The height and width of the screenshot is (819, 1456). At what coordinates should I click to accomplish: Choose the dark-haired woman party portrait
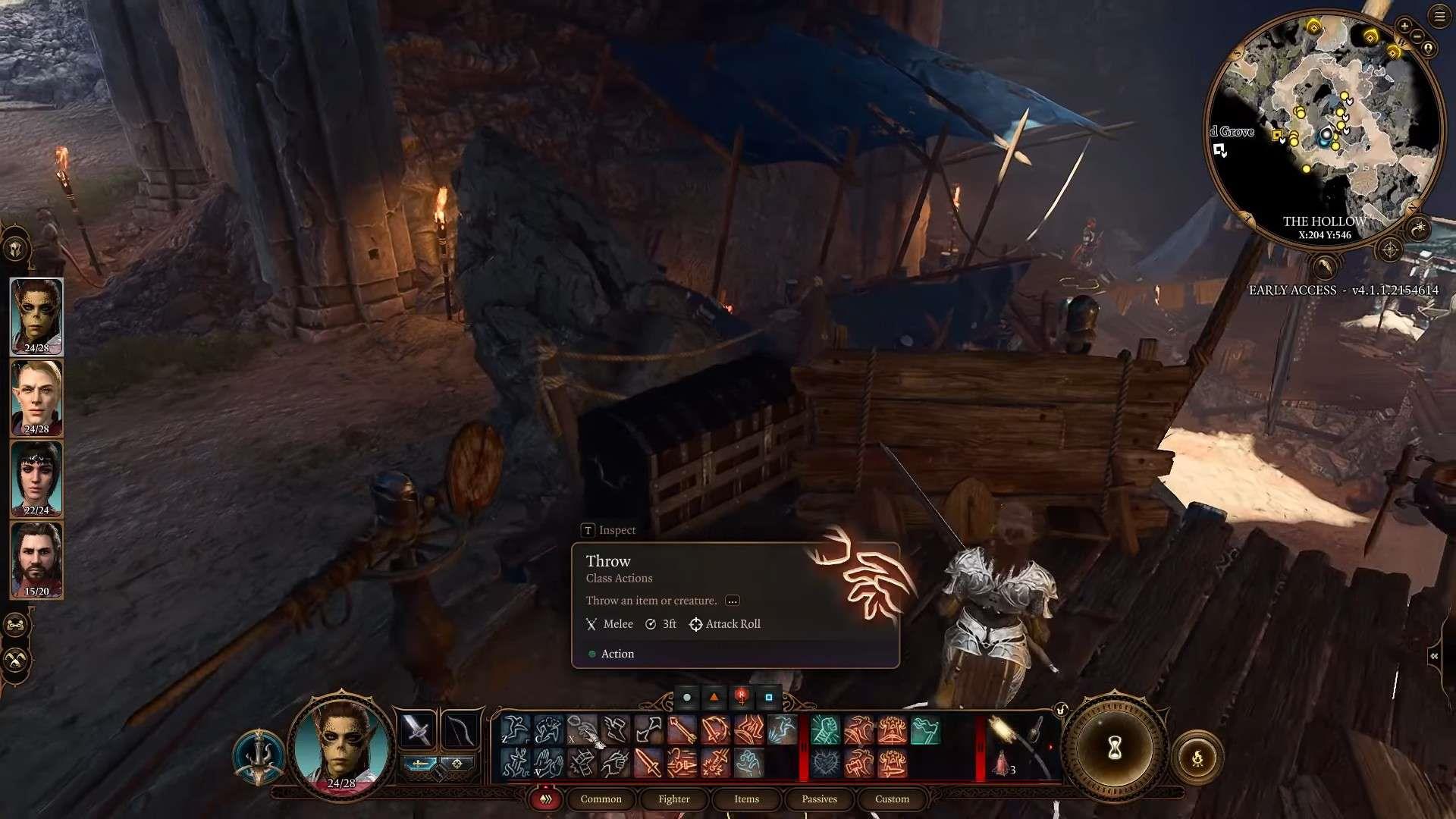[36, 479]
